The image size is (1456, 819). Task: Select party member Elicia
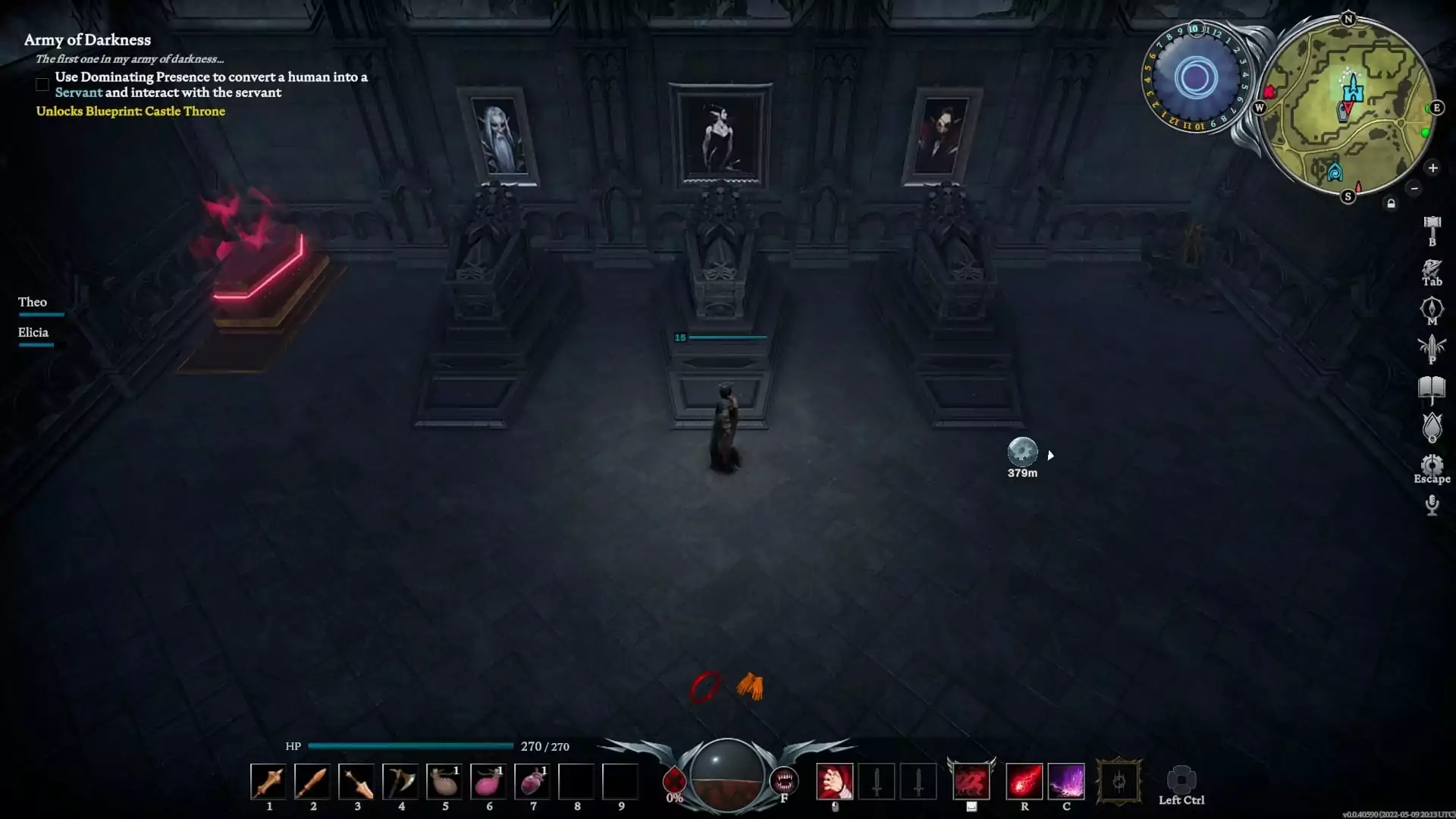[x=33, y=333]
